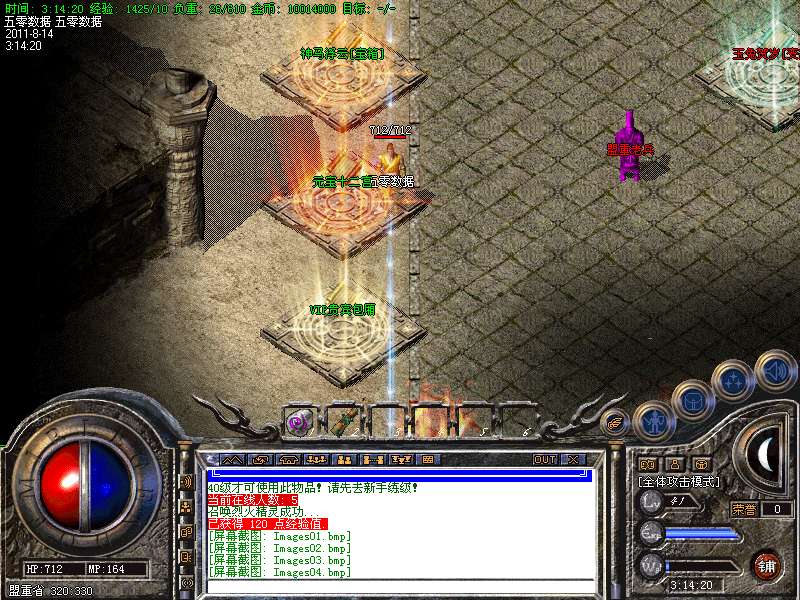Open the bag inventory round button
Image resolution: width=800 pixels, height=600 pixels.
[692, 400]
